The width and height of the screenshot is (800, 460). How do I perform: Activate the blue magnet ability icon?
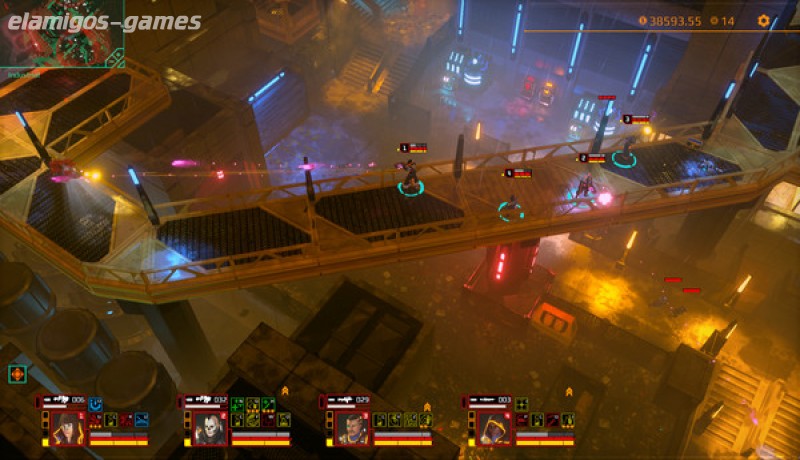(x=96, y=404)
